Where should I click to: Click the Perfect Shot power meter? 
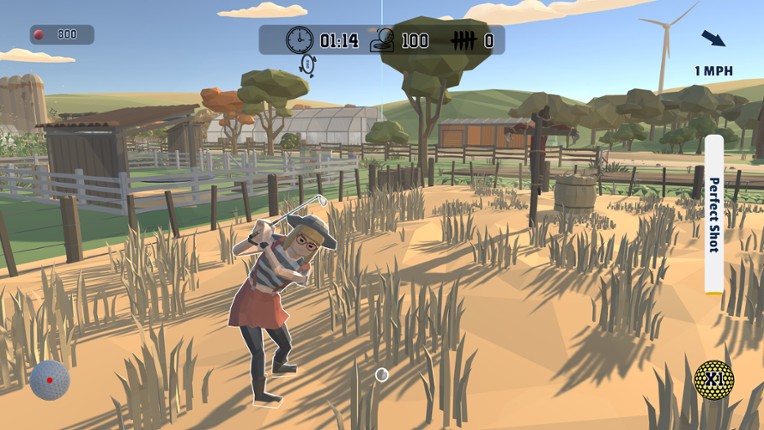tap(714, 214)
